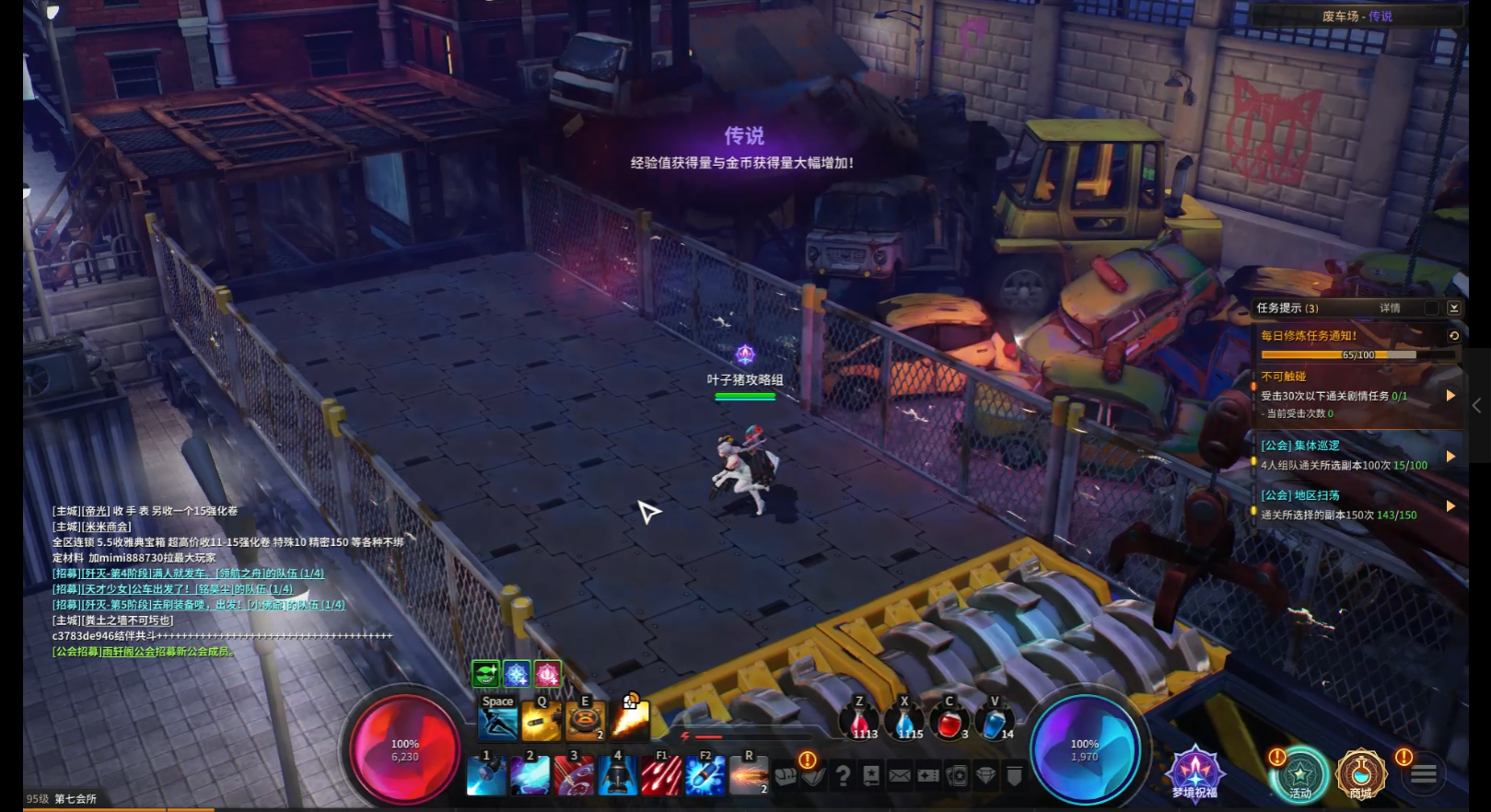Activate the Space dash skill
This screenshot has width=1491, height=812.
(x=497, y=721)
